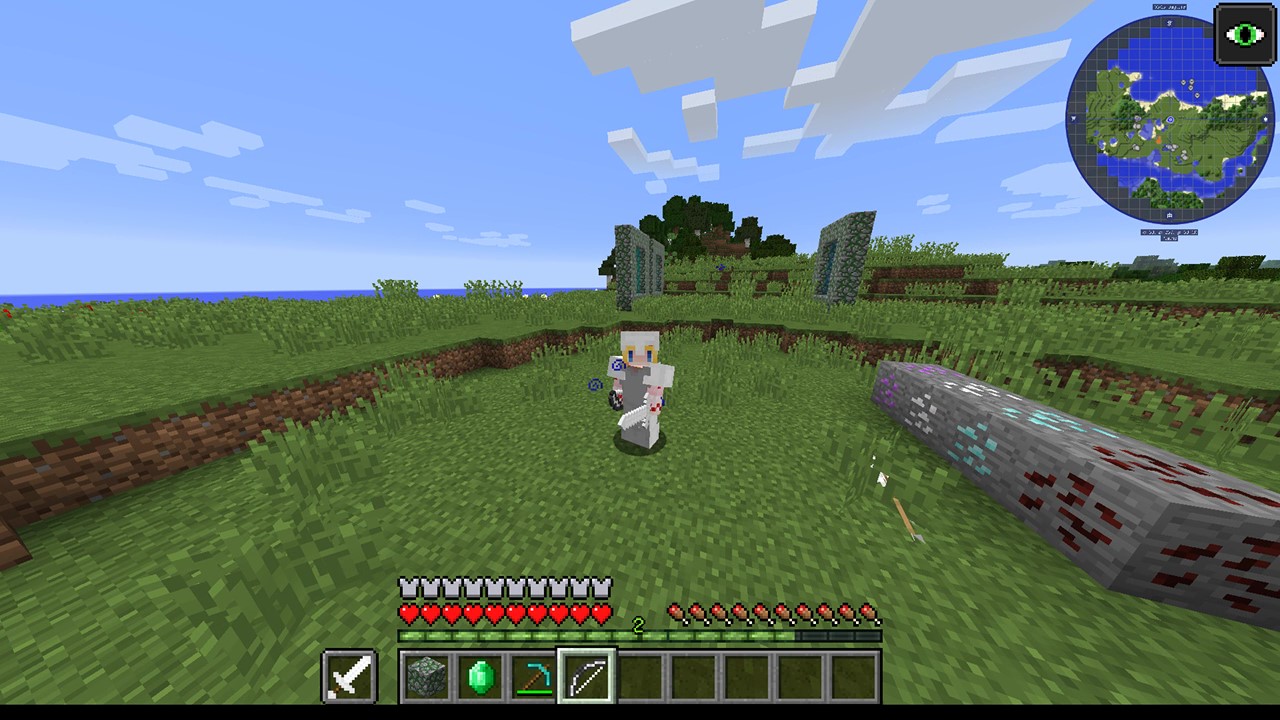The height and width of the screenshot is (720, 1280).
Task: Select the mossy cobblestone in the hotbar
Action: 427,675
